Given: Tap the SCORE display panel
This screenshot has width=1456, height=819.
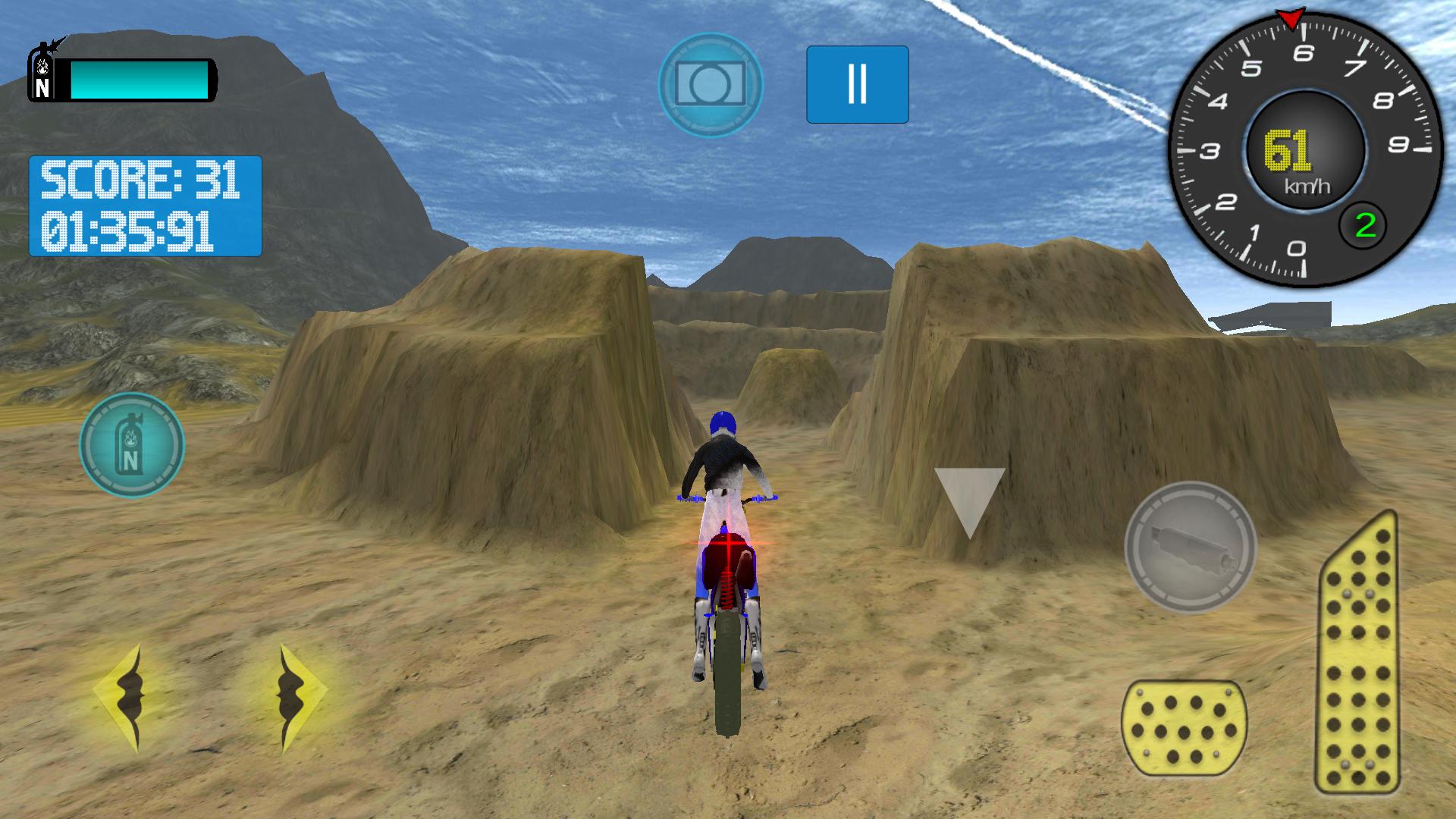Looking at the screenshot, I should (144, 178).
